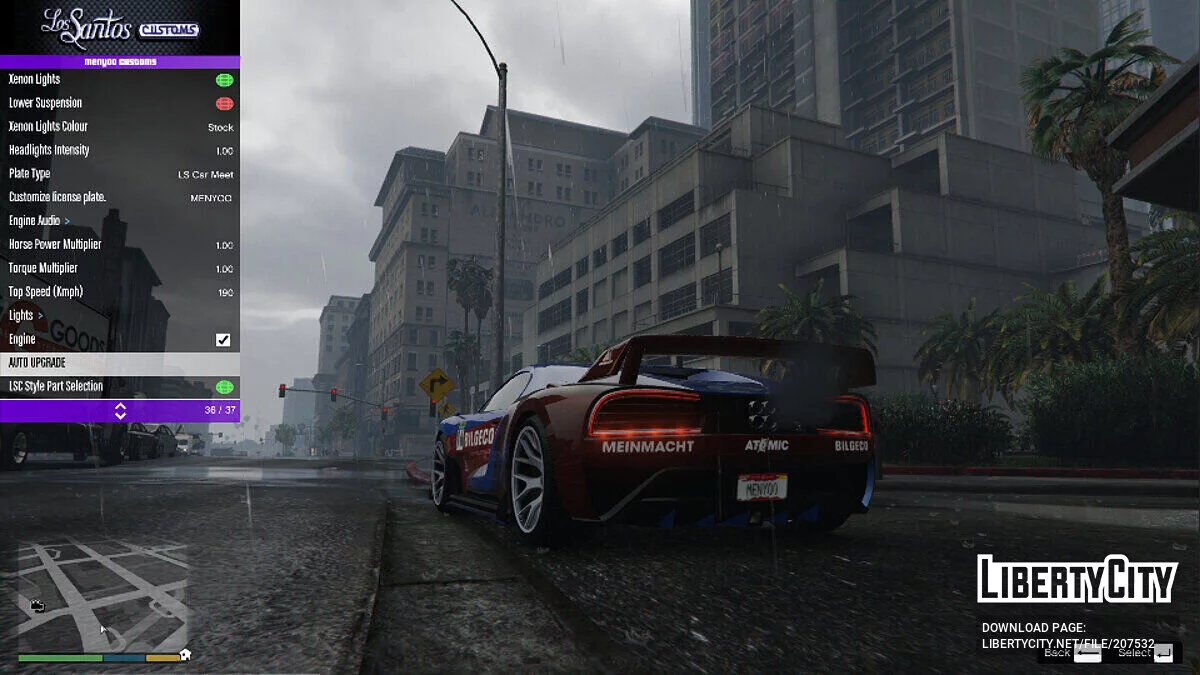The width and height of the screenshot is (1200, 675).
Task: Activate the AUTO UPGRADE option
Action: click(120, 363)
